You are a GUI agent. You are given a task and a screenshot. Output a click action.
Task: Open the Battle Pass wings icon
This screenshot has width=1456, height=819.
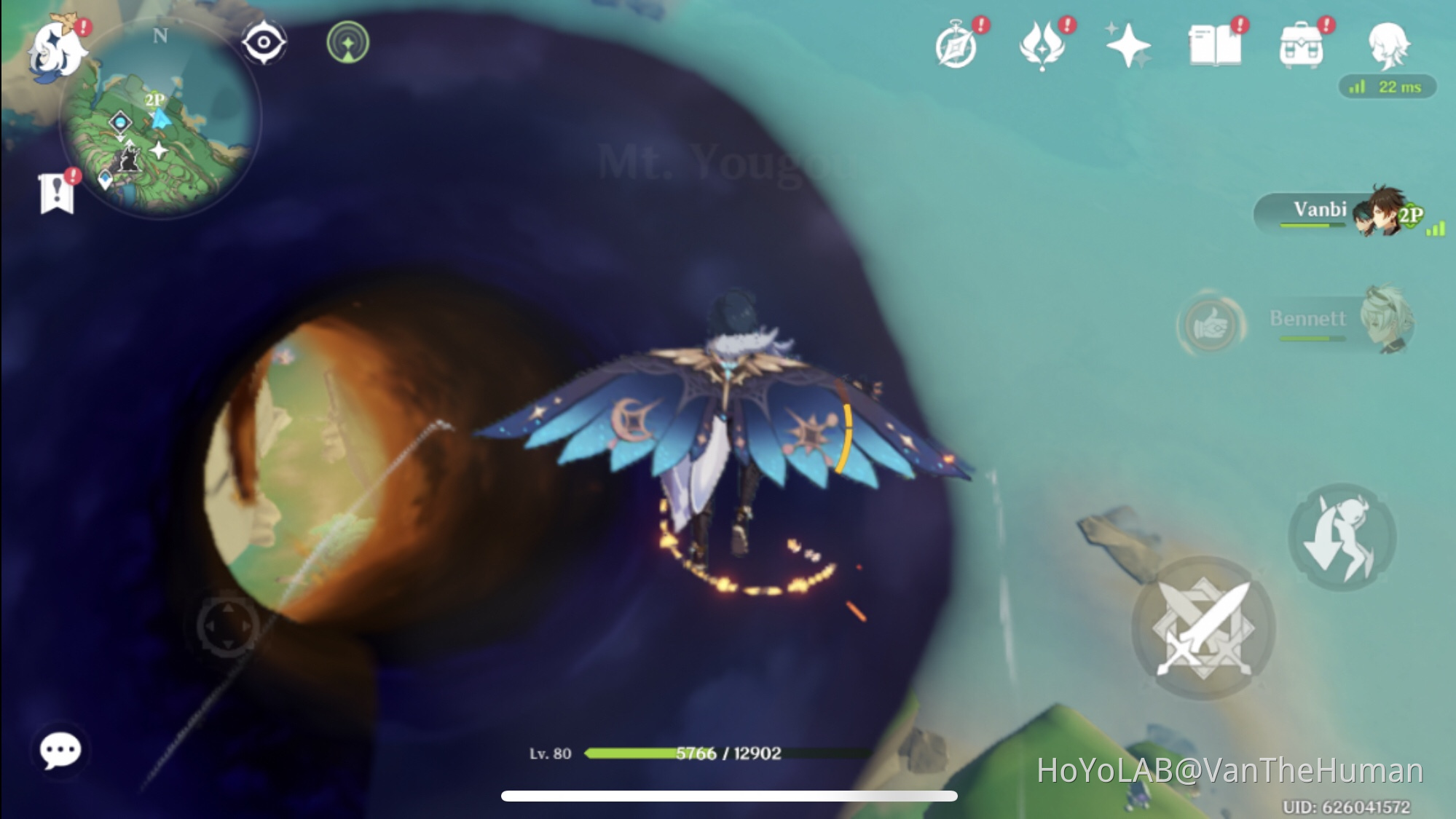point(1044,45)
